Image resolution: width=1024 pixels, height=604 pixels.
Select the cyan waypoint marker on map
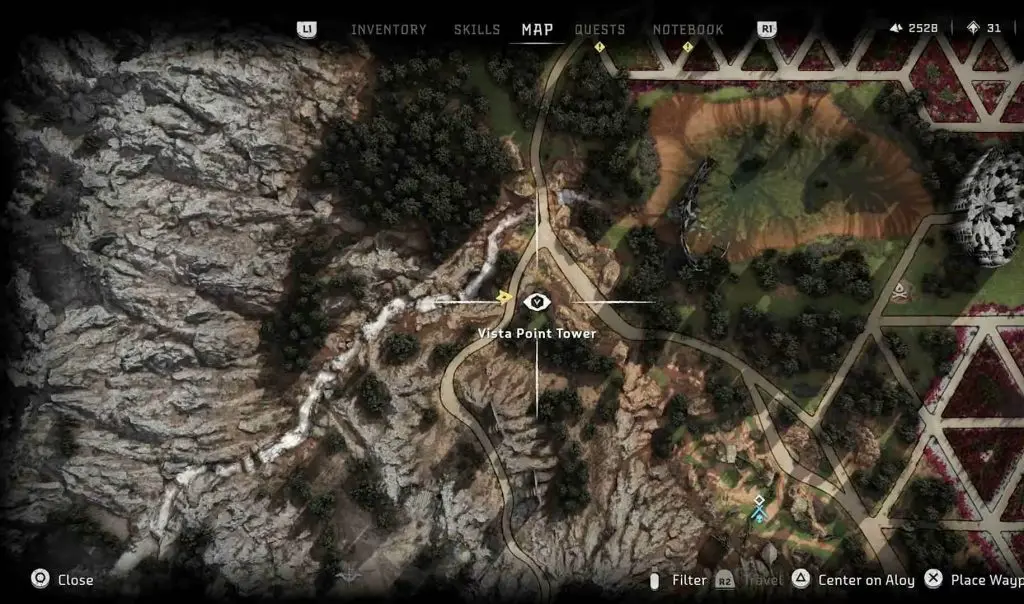click(760, 509)
